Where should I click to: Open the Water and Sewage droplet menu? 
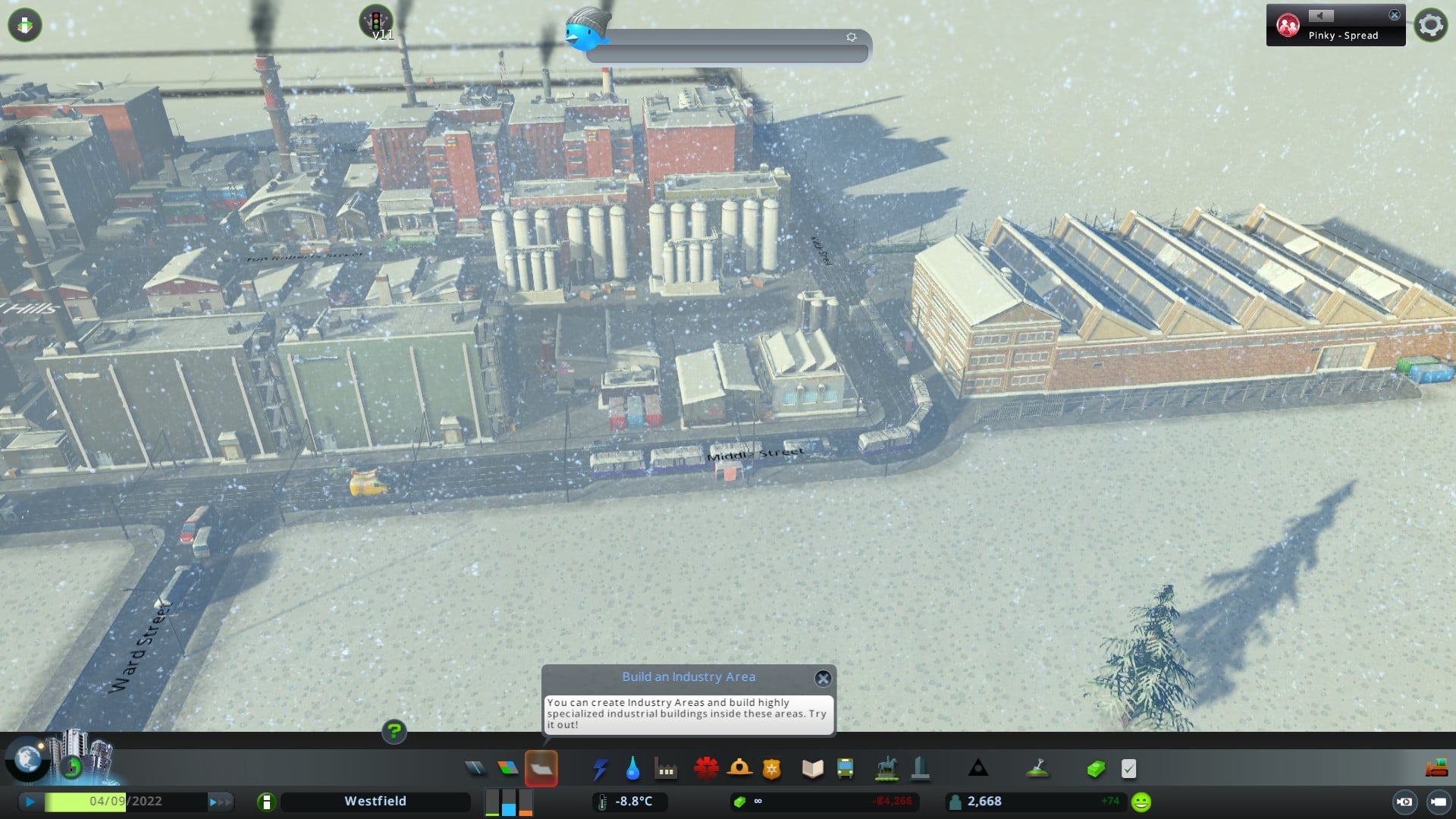[x=632, y=769]
